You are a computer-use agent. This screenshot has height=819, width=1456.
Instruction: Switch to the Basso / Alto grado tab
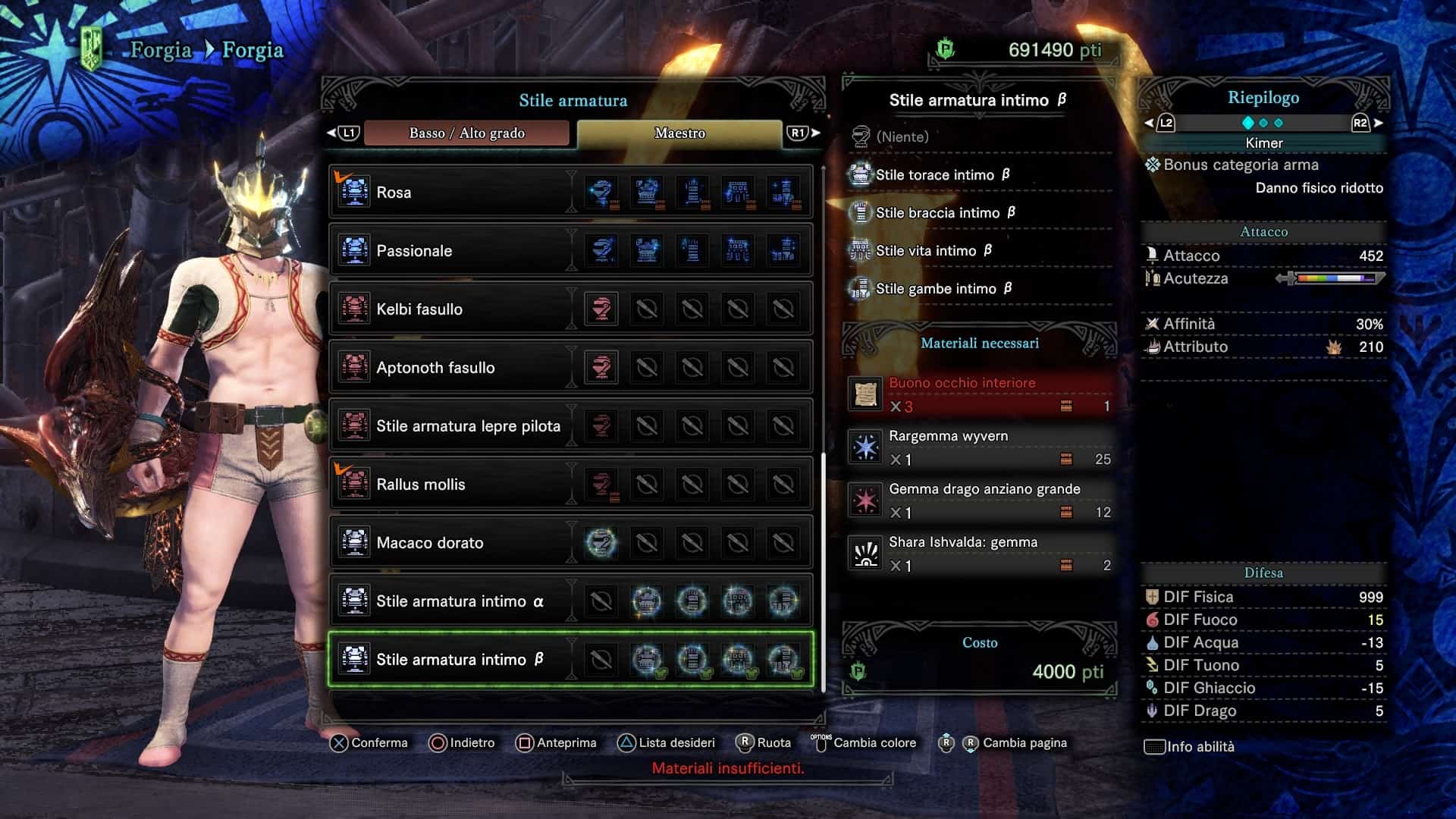pyautogui.click(x=466, y=133)
